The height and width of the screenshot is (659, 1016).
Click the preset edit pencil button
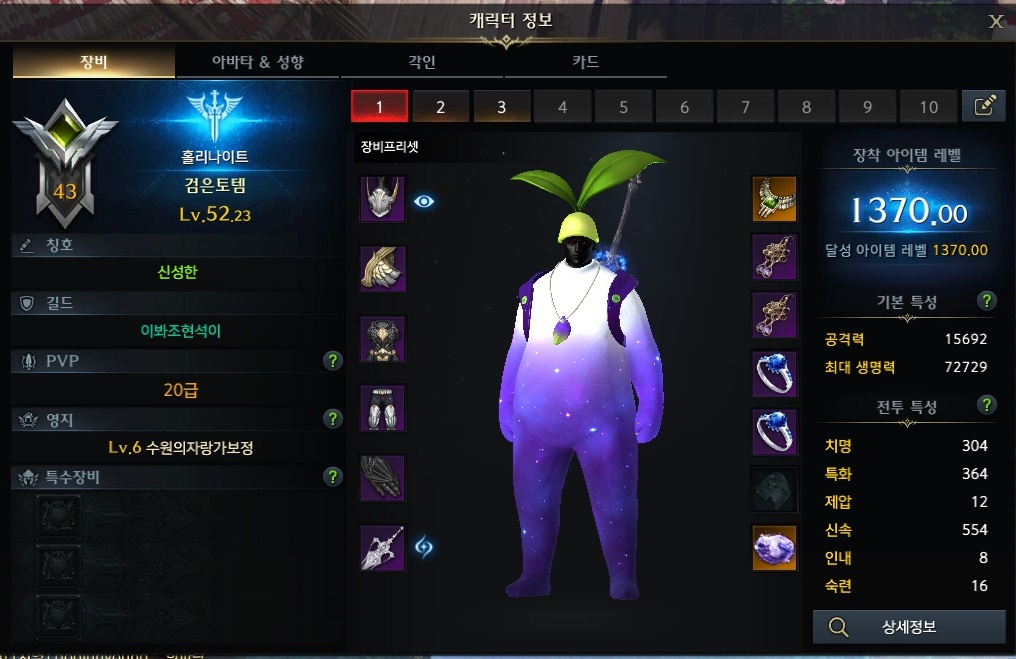(x=983, y=106)
